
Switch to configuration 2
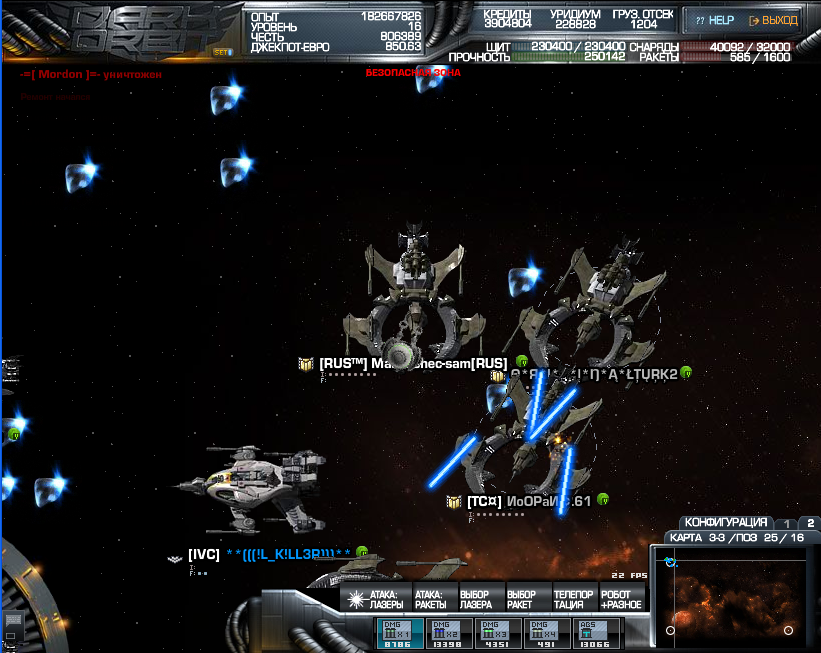pos(810,523)
